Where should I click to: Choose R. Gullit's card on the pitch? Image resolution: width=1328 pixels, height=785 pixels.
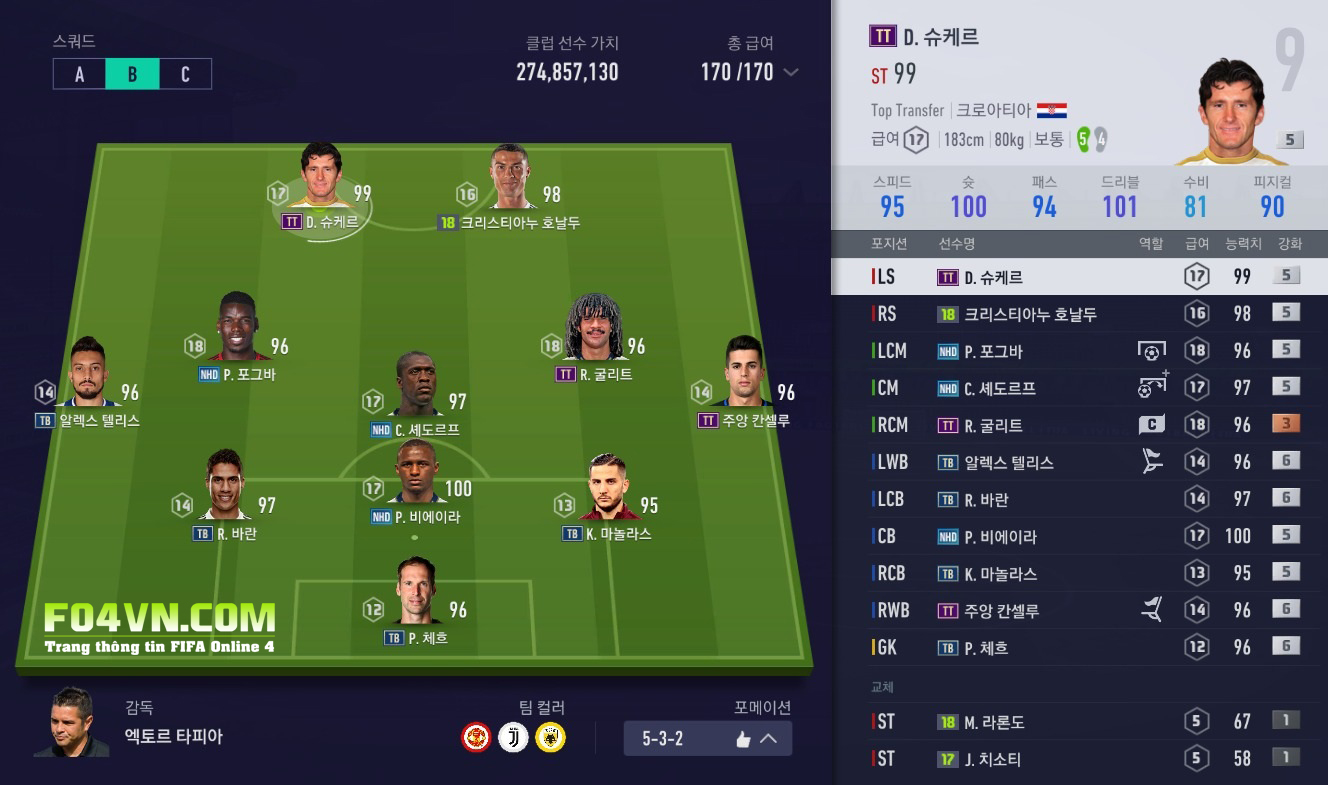[594, 330]
